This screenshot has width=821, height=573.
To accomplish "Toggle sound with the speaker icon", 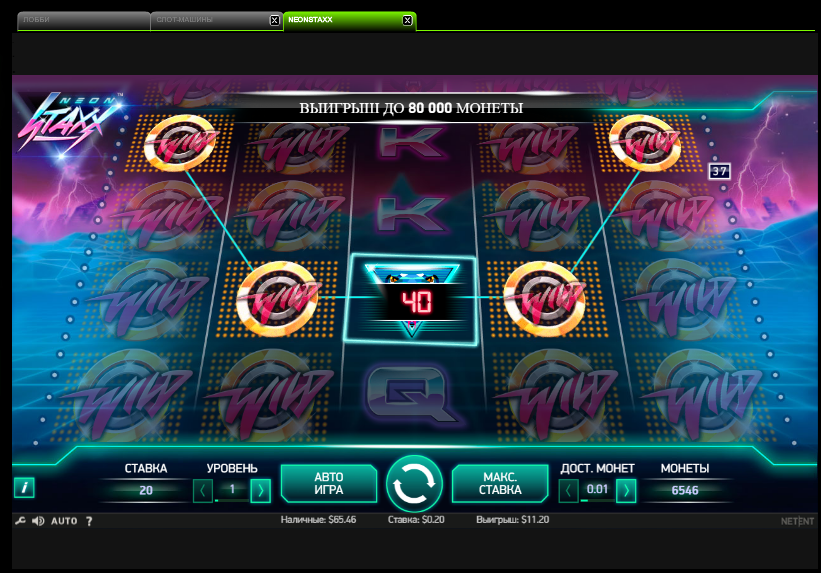I will 38,521.
